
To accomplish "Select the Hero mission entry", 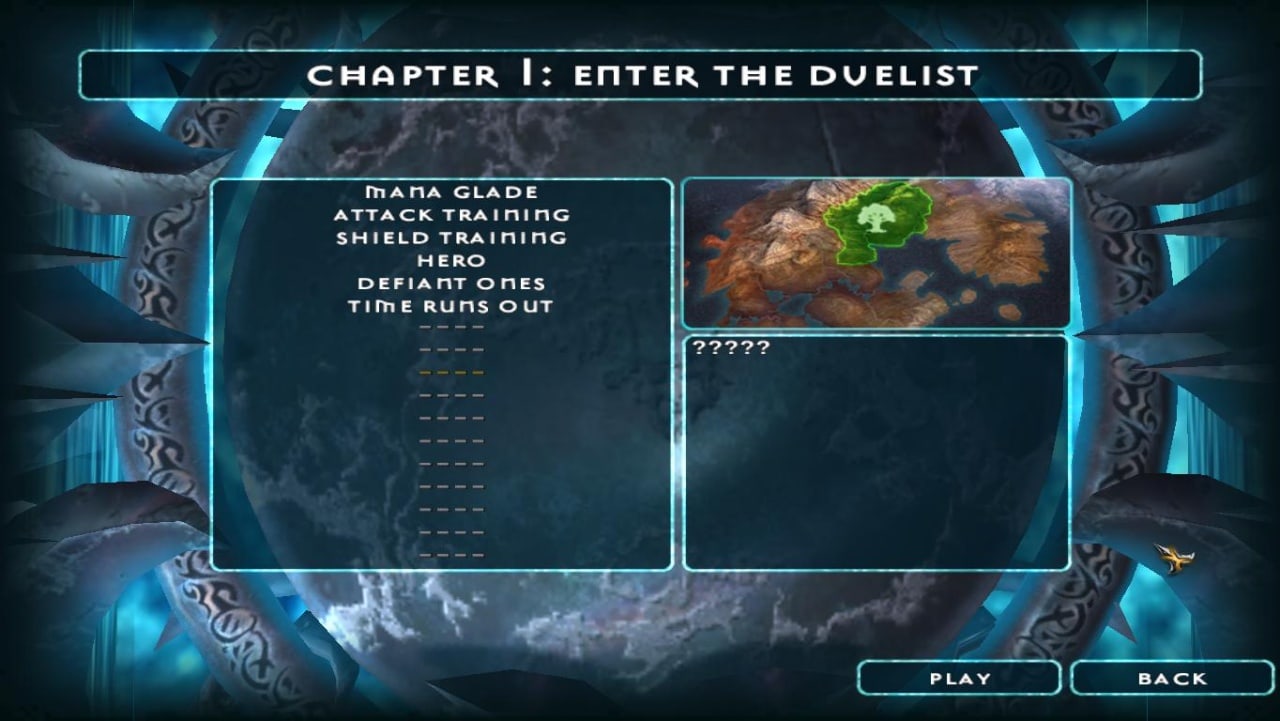I will [x=451, y=261].
